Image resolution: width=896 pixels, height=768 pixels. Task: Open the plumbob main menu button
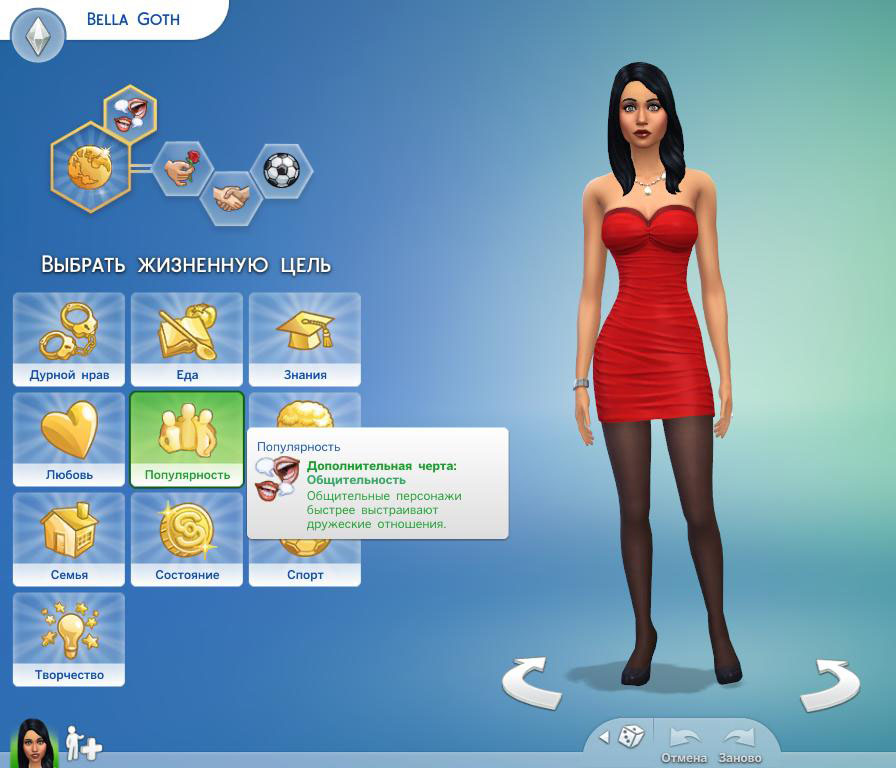38,36
